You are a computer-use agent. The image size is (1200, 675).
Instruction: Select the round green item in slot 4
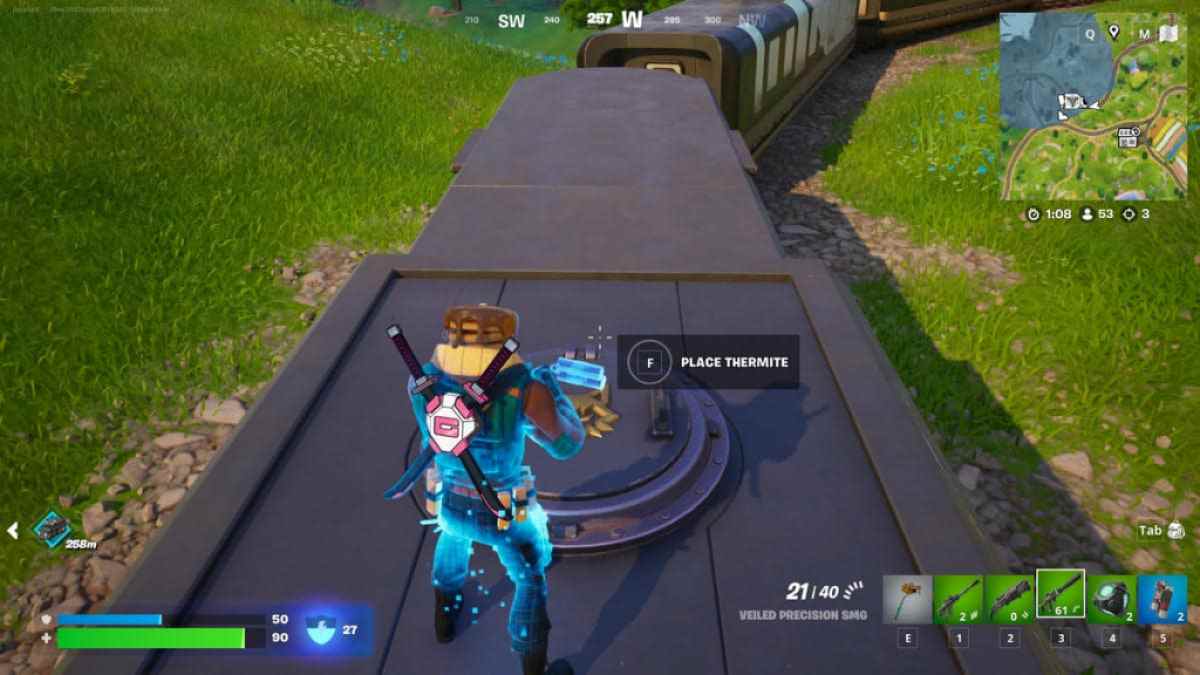(x=1111, y=599)
